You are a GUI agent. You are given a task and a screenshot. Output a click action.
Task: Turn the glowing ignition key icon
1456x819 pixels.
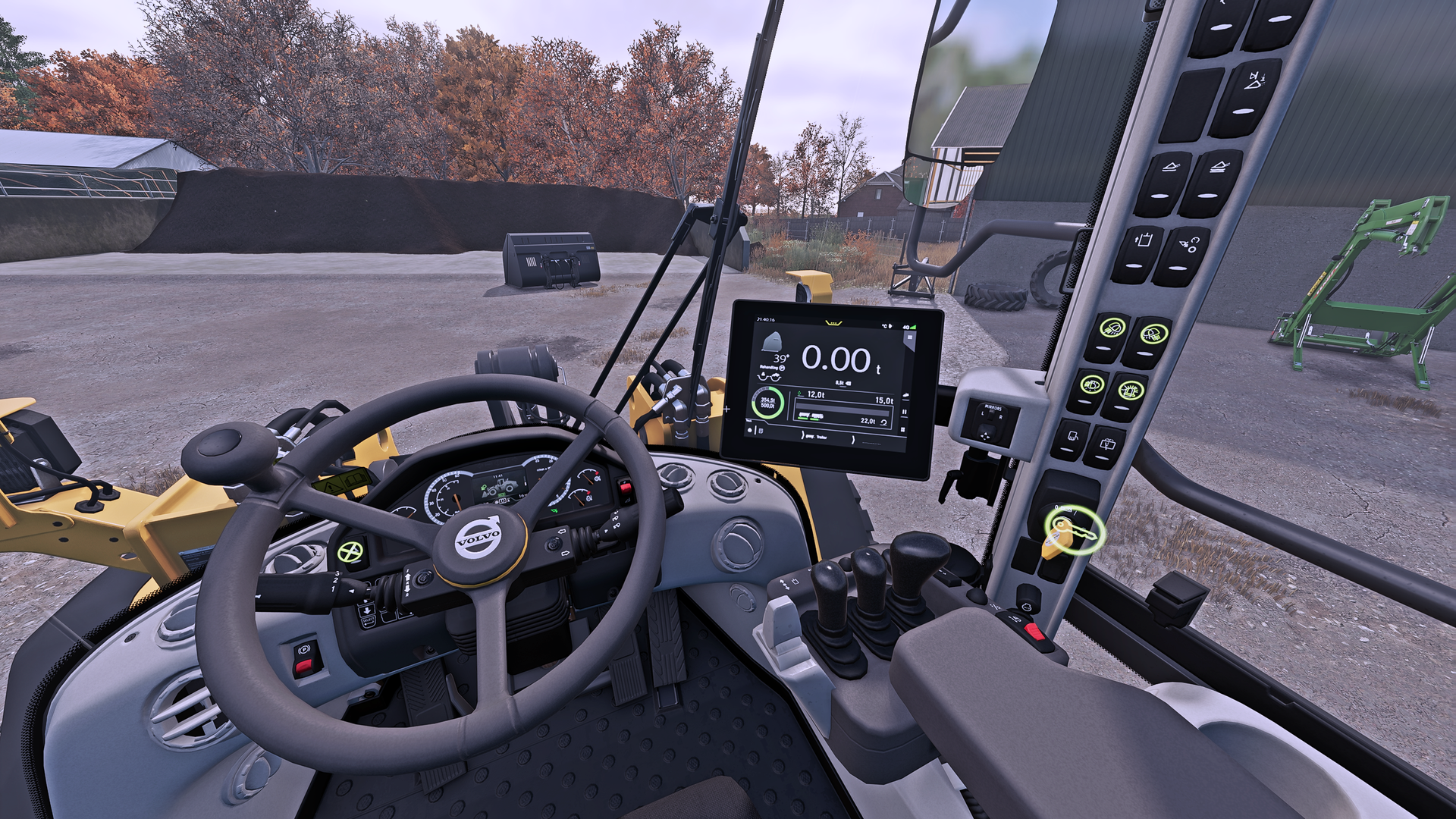point(1074,531)
